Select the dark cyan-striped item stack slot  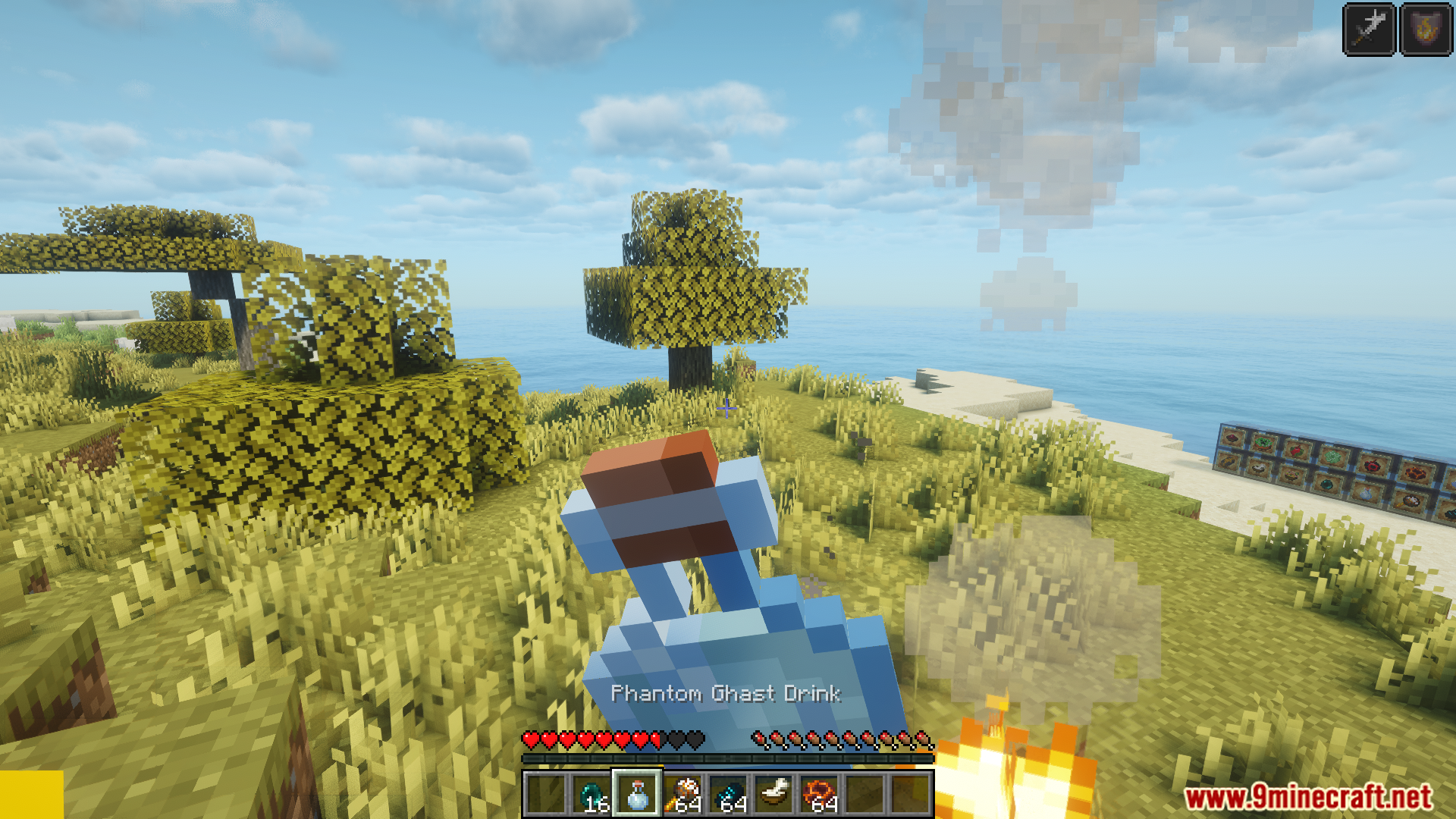click(x=729, y=794)
